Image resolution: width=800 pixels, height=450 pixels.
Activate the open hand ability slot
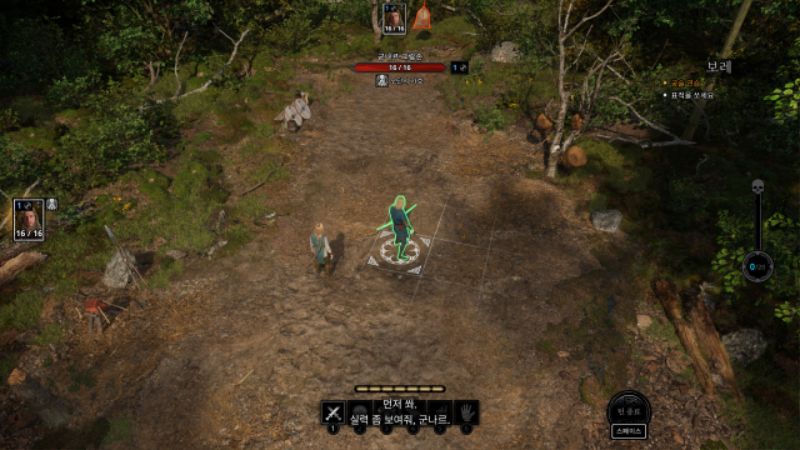(x=466, y=412)
